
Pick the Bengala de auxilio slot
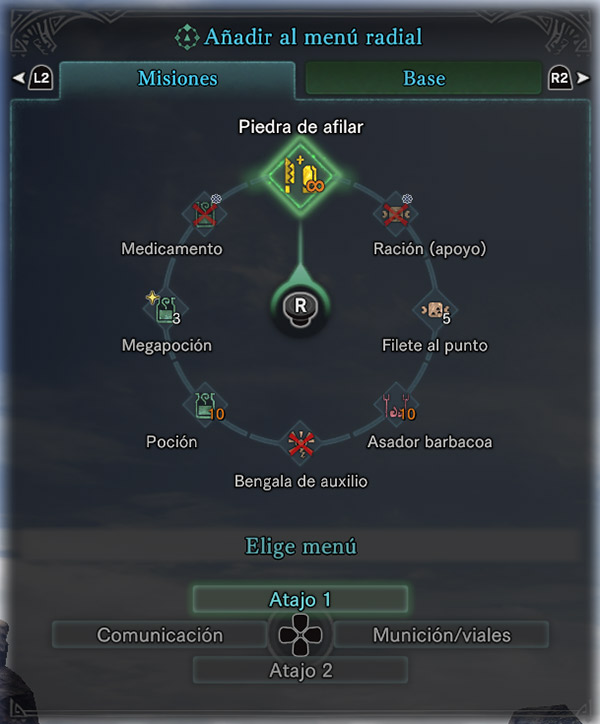300,444
